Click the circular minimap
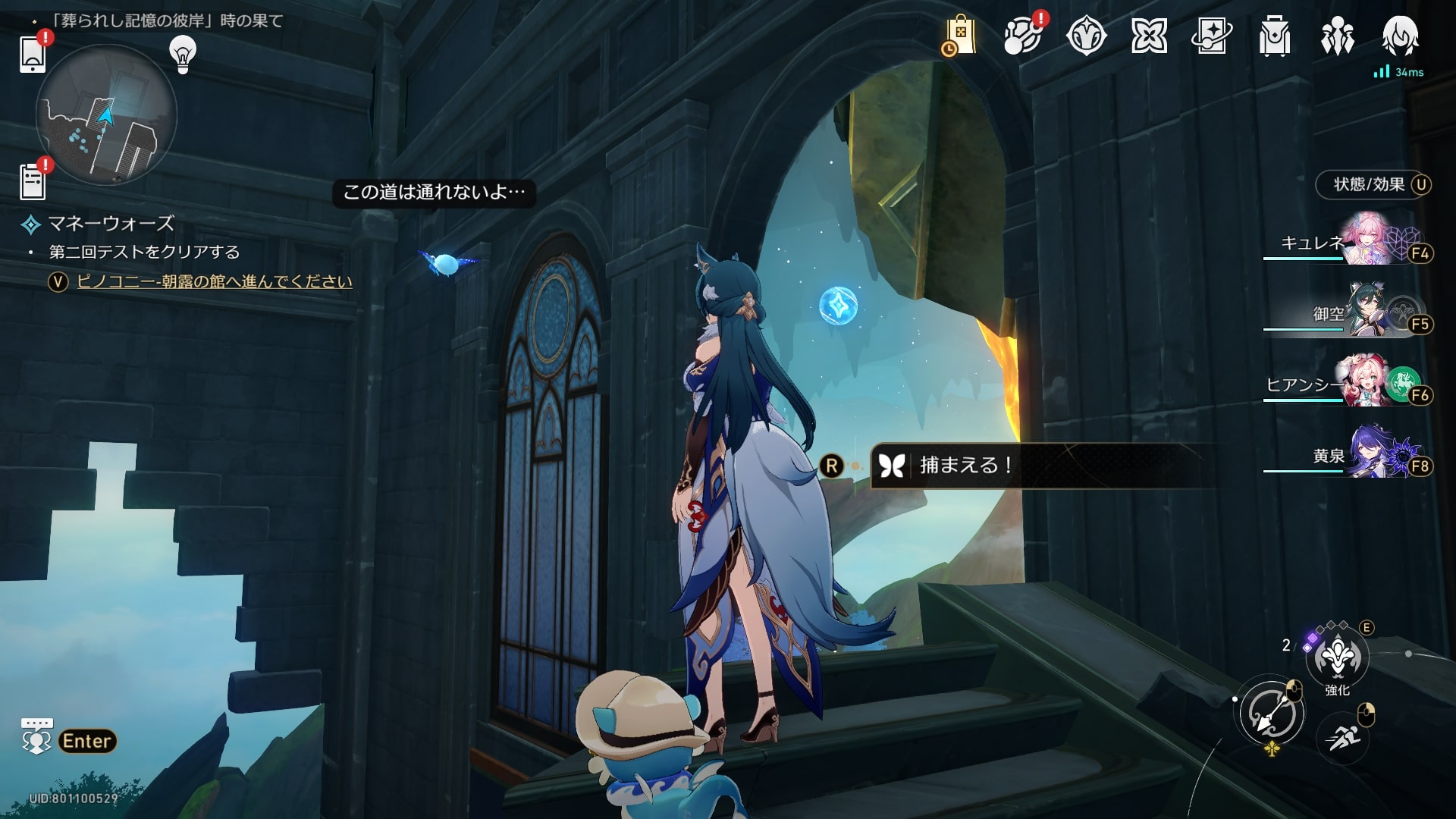Screen dimensions: 1456x819 (106, 115)
